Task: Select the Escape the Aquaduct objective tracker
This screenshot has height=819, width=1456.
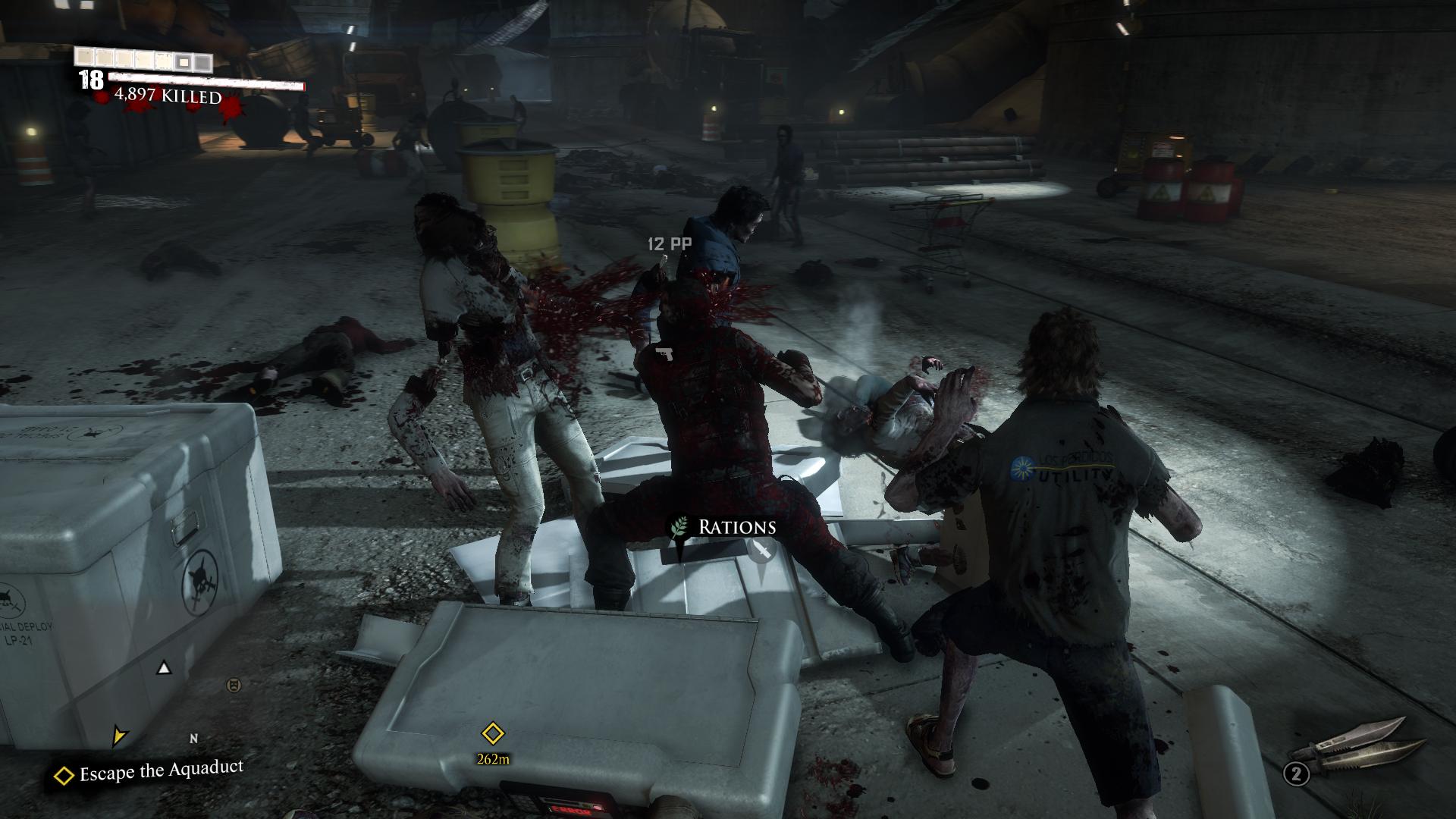Action: 150,772
